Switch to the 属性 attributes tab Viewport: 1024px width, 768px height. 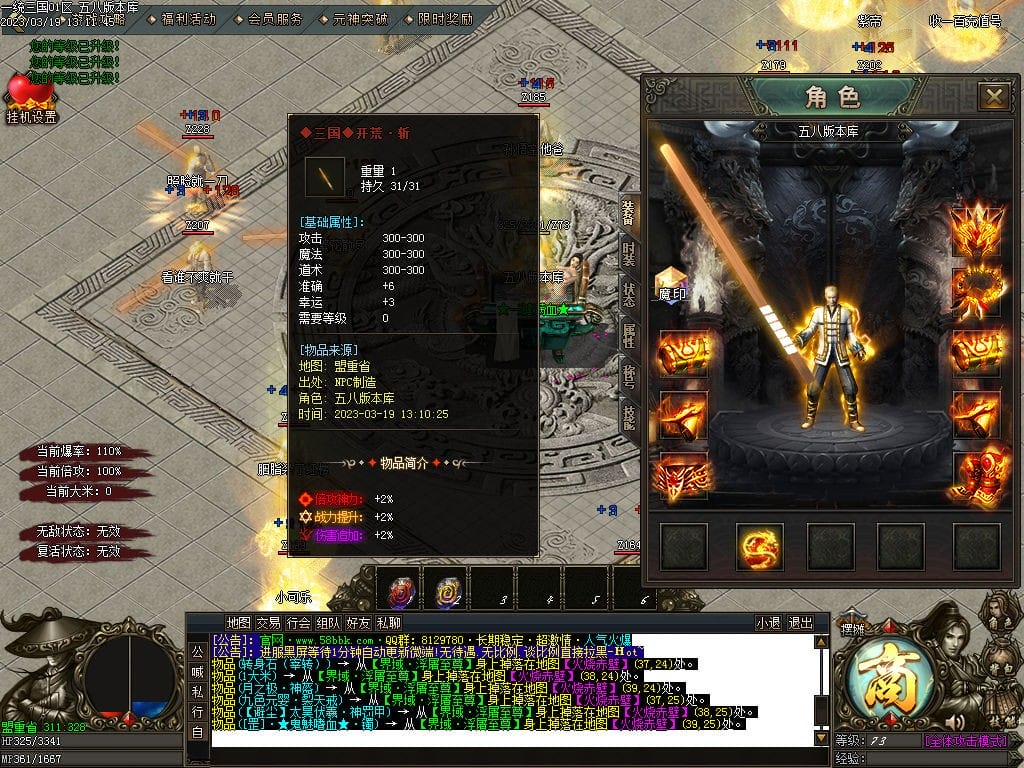628,336
